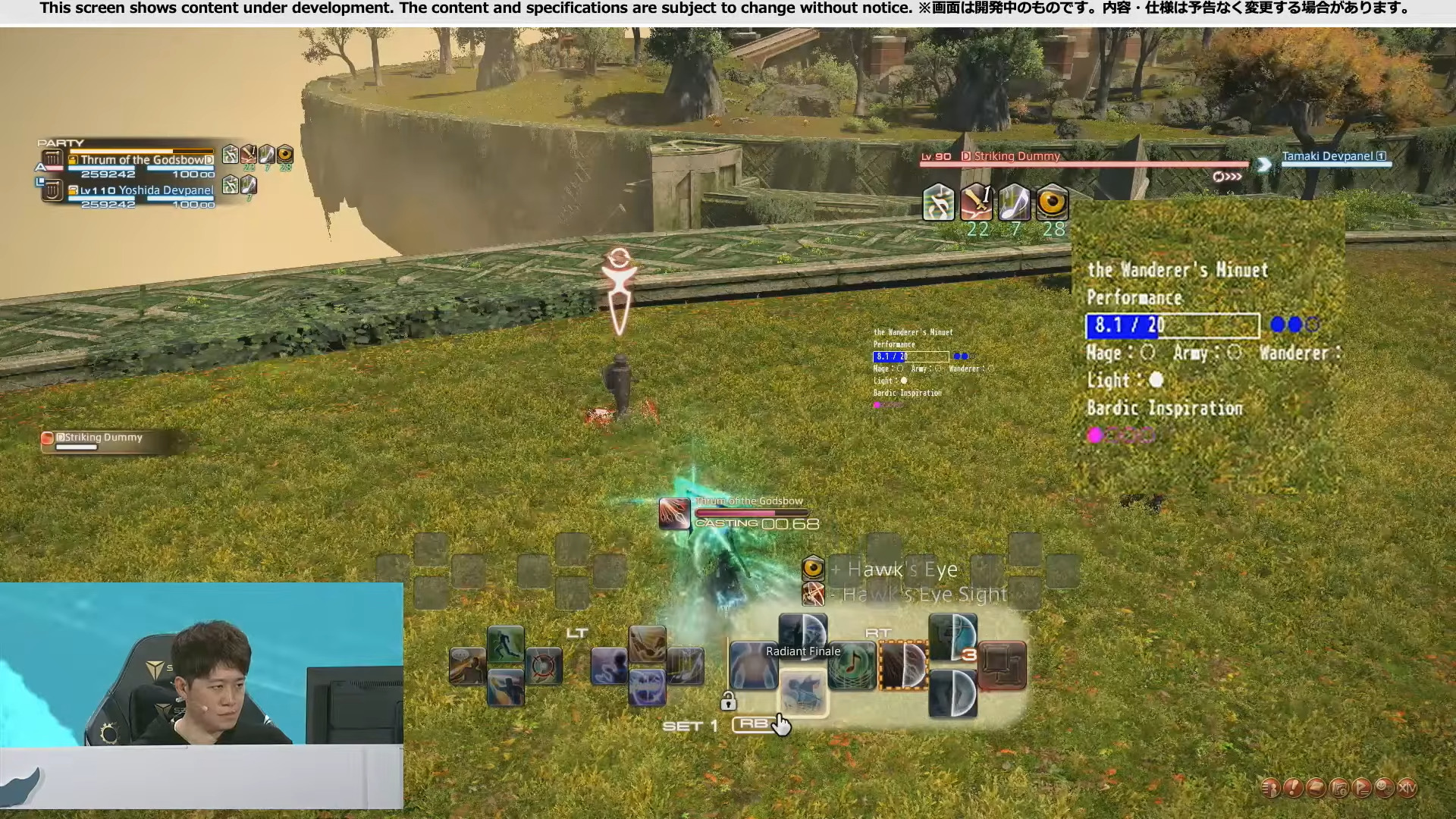The width and height of the screenshot is (1456, 819).
Task: Click Striking Dummy in the left enemy list
Action: (99, 438)
